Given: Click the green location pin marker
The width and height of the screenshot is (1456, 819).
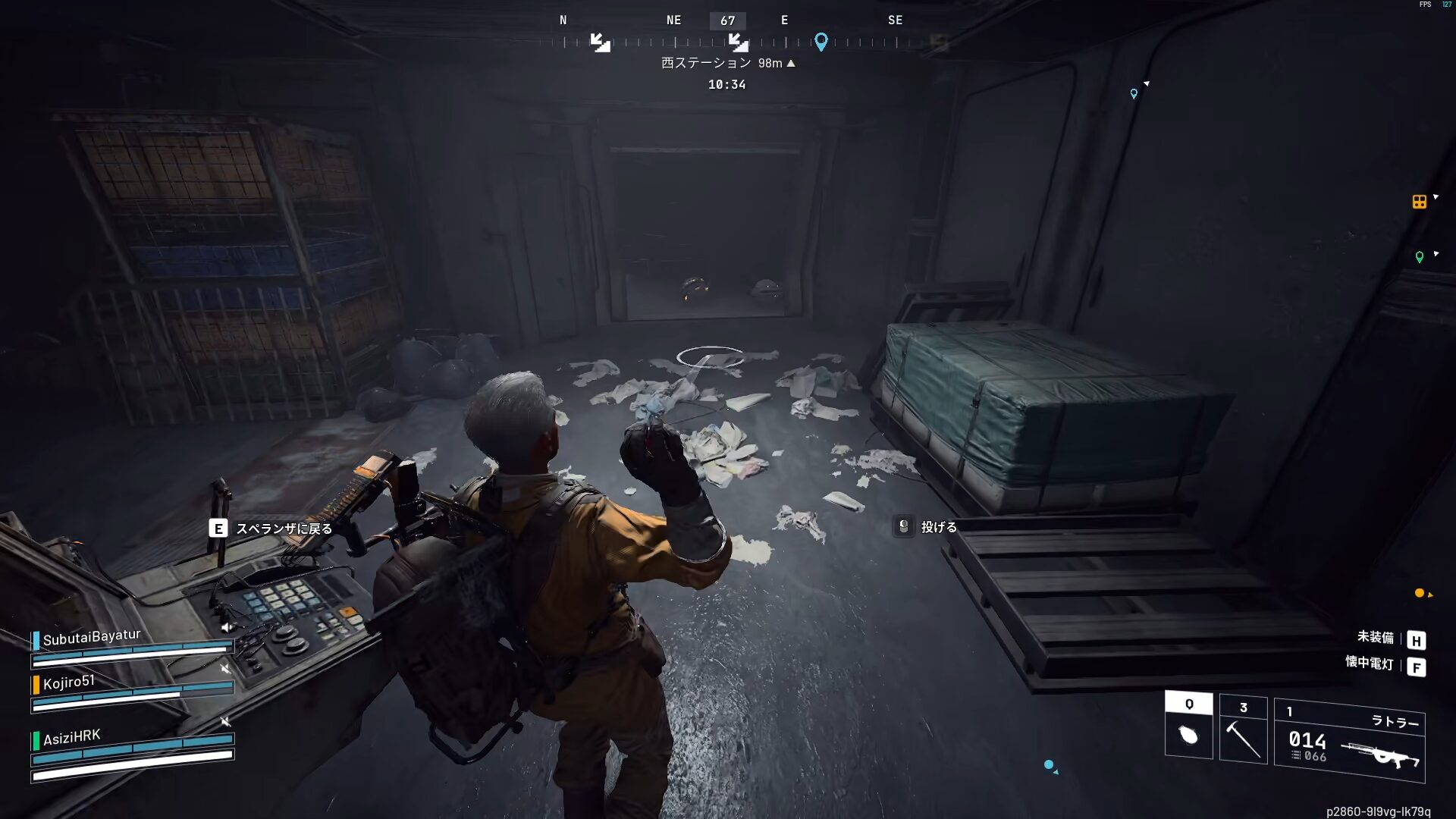Looking at the screenshot, I should (1420, 257).
